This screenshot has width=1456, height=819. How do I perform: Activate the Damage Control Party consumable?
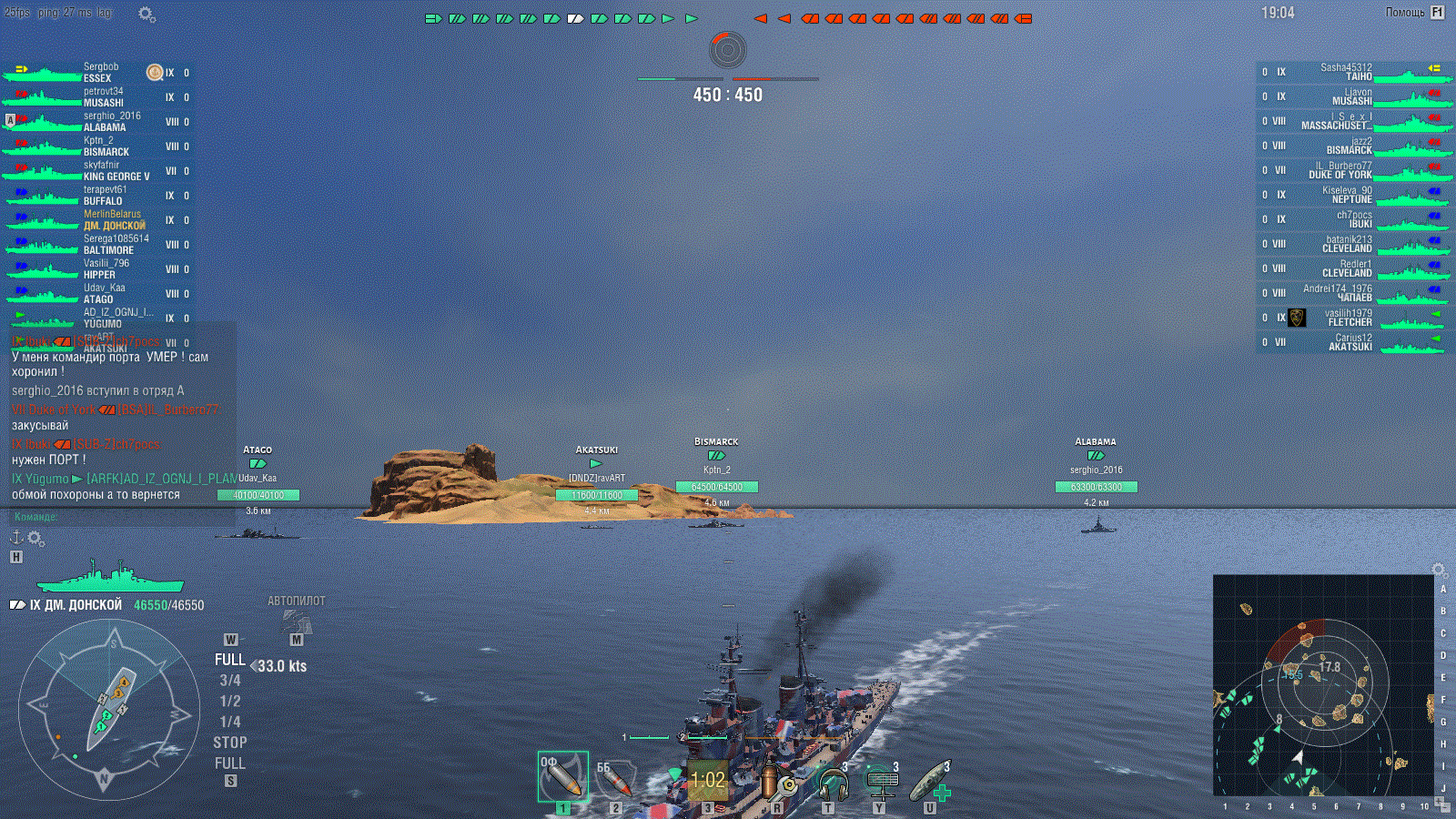(x=776, y=780)
